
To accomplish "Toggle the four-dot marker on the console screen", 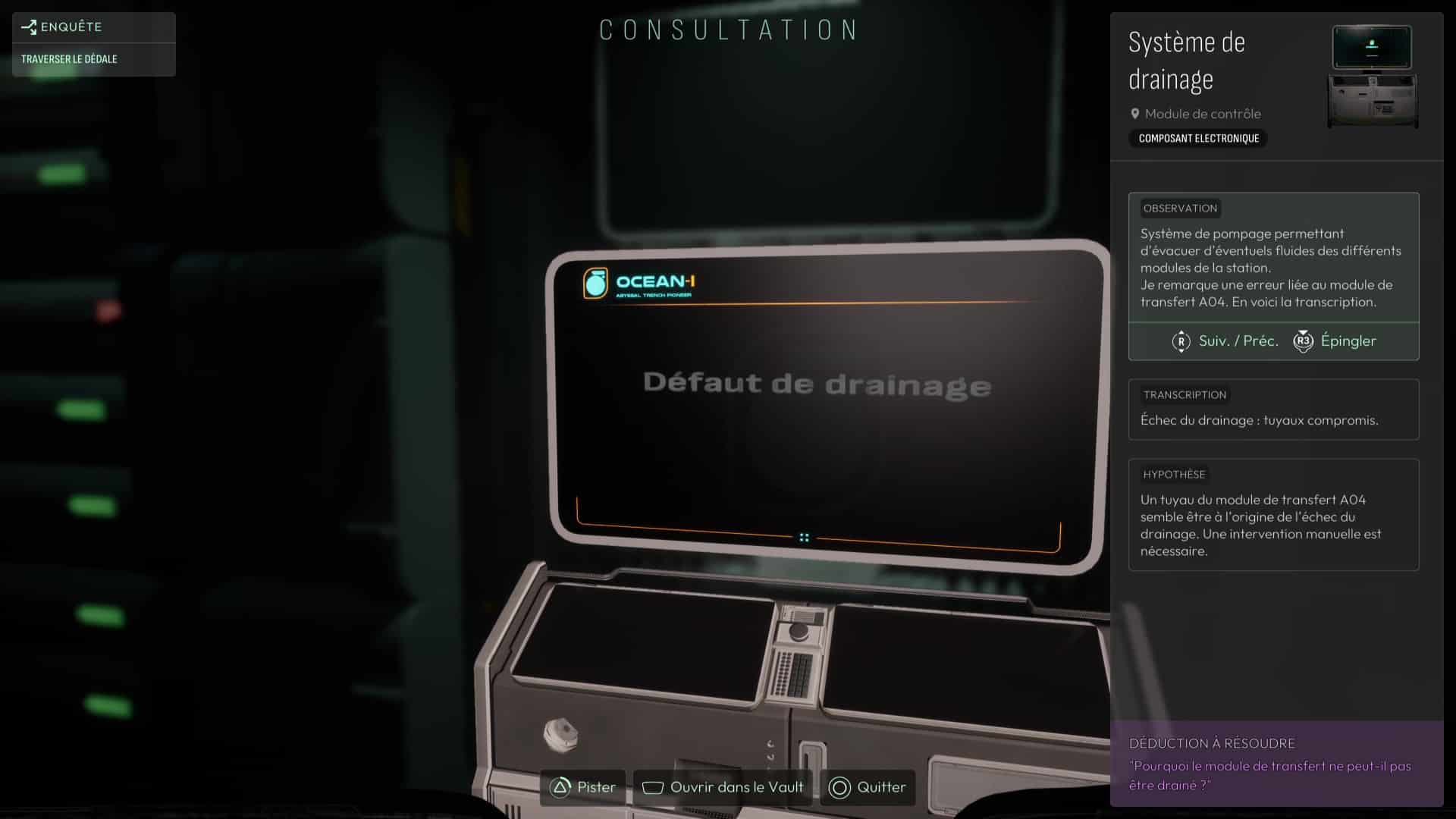I will coord(804,536).
